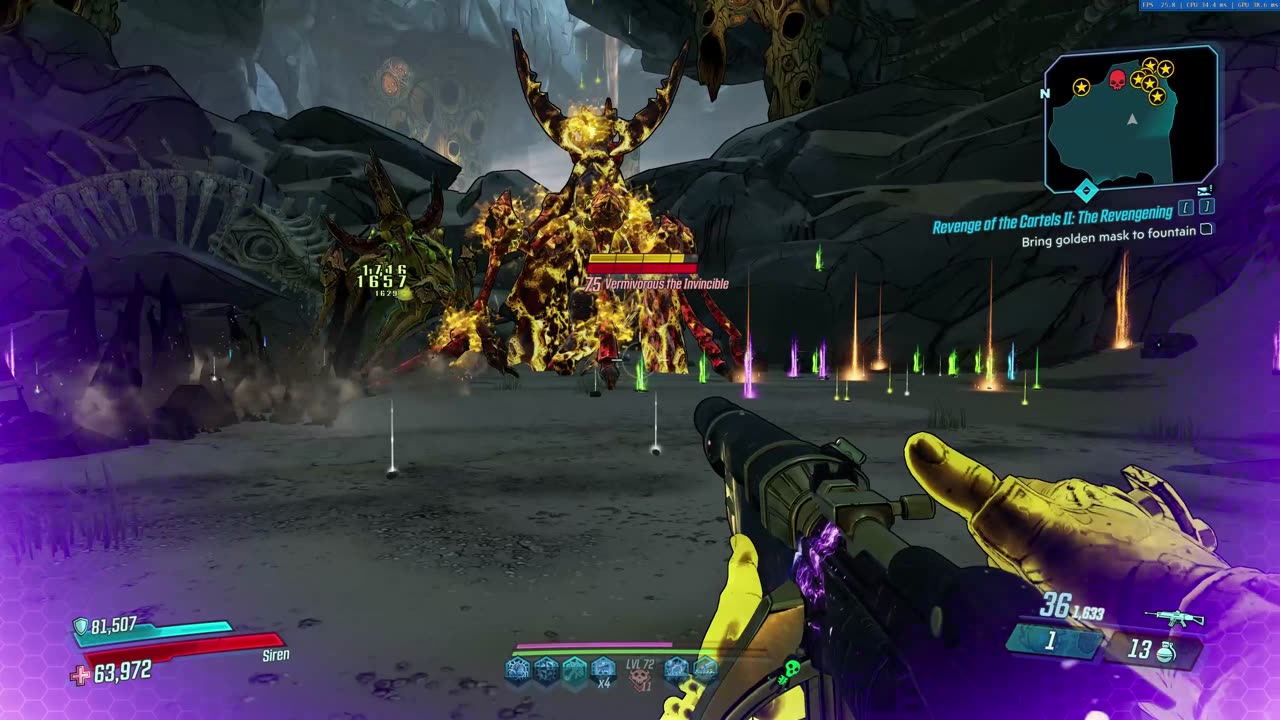Tick the golden mask objective checkbox
Screen dimensions: 1280x720
click(1206, 229)
